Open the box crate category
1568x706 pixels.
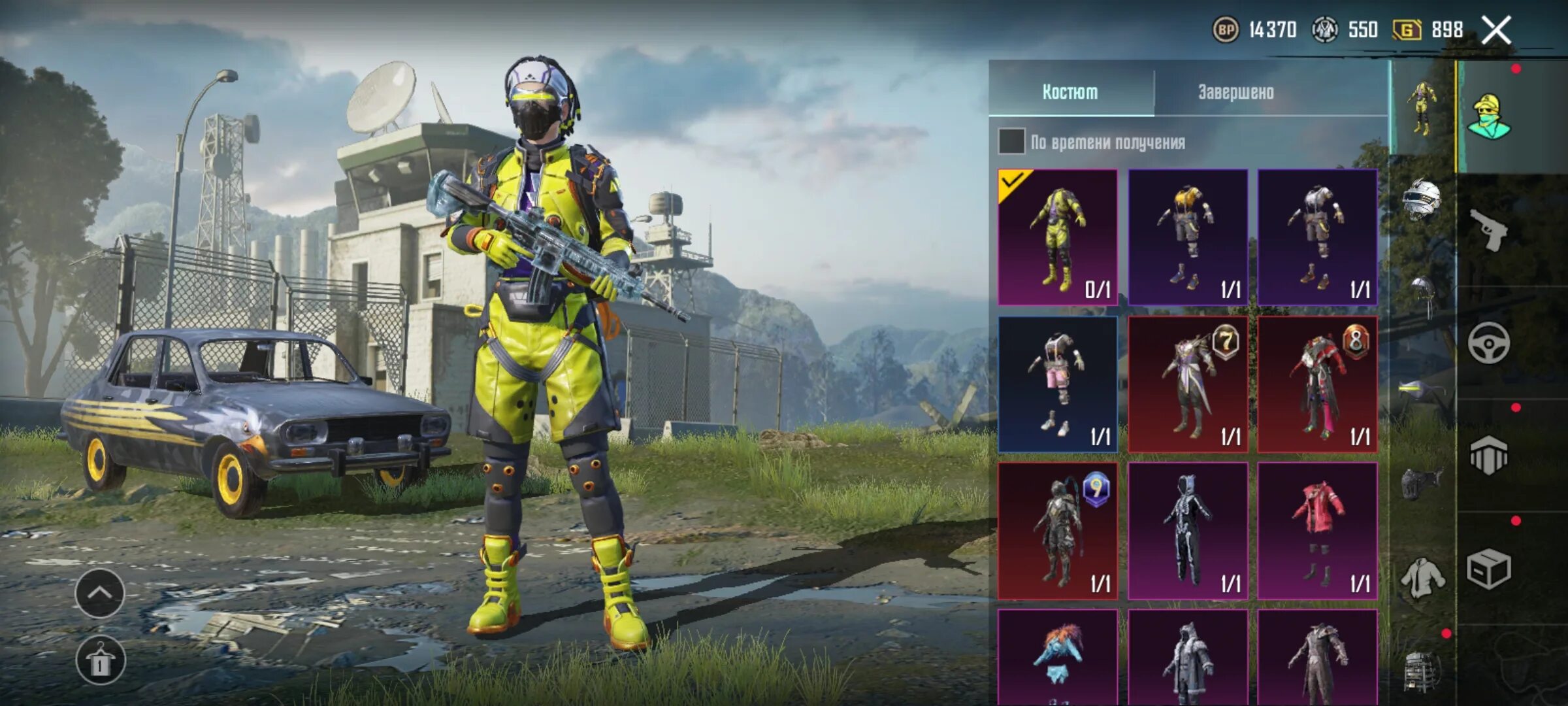1488,569
